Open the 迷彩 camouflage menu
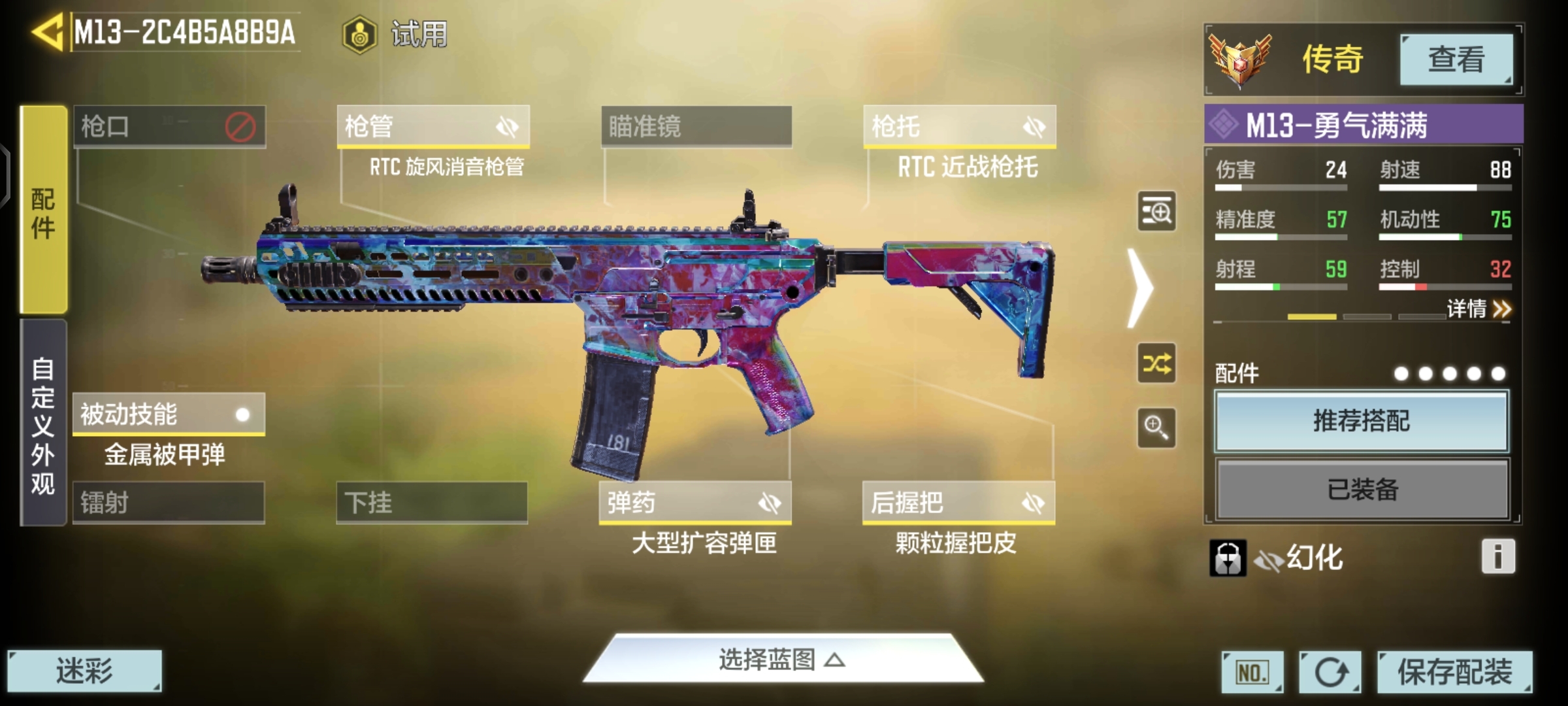 [x=84, y=671]
